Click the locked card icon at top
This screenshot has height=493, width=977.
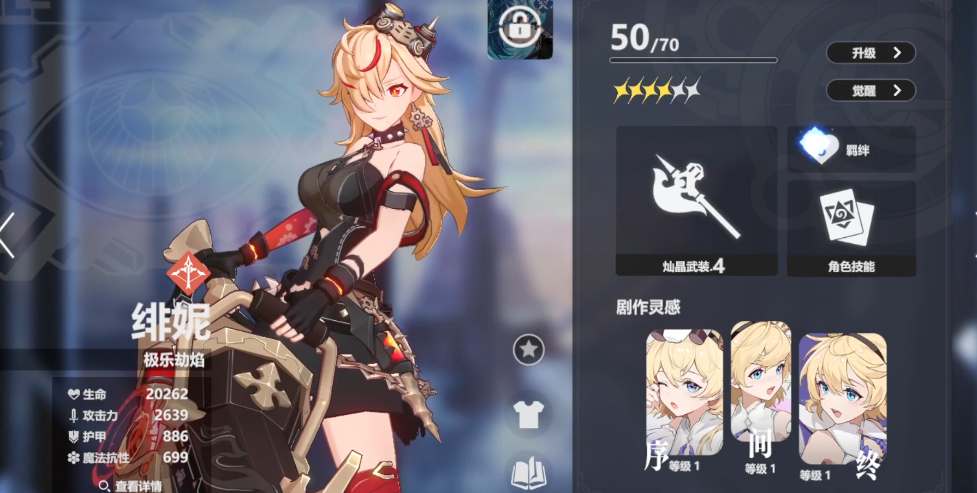pos(519,30)
